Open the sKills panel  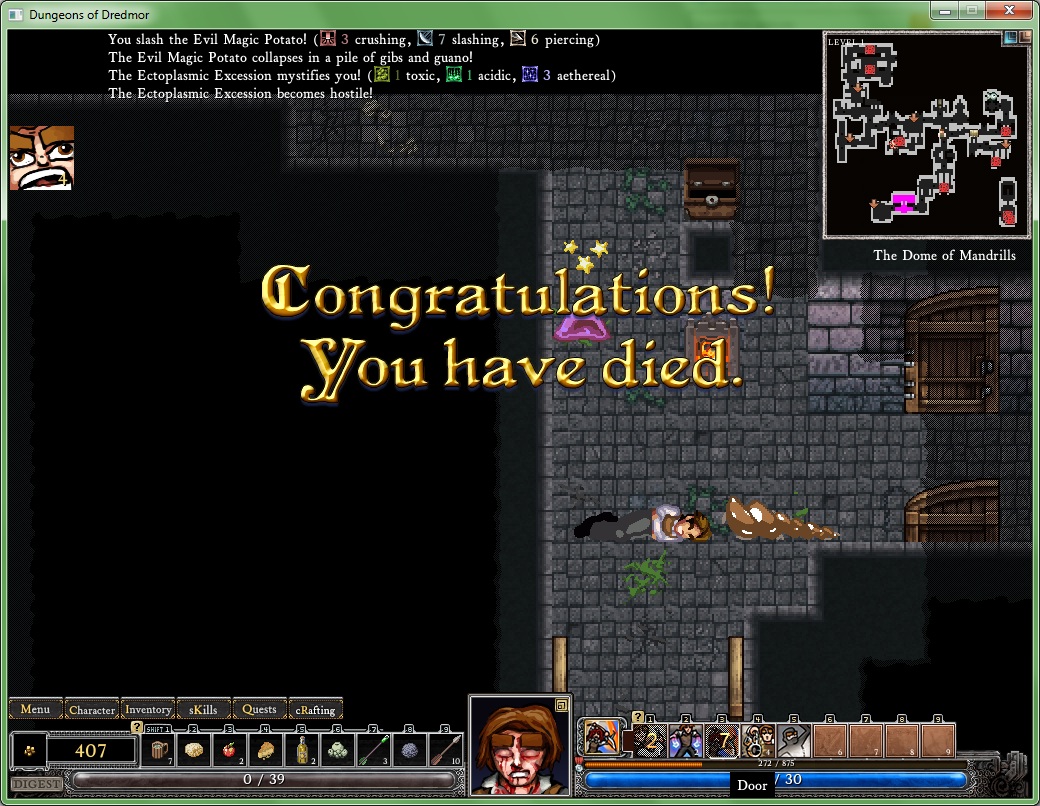click(x=203, y=709)
